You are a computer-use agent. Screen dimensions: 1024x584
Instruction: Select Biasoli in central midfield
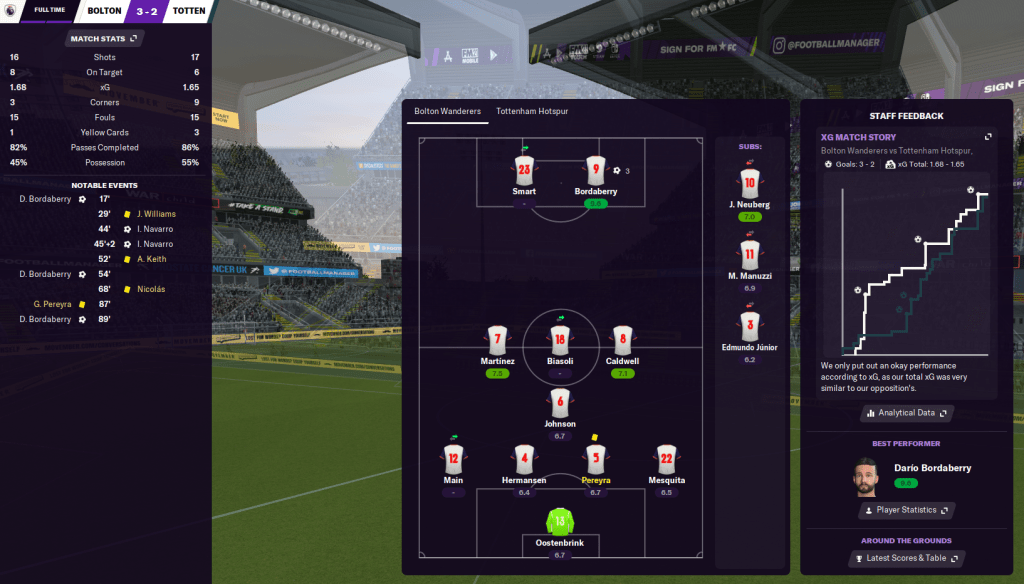560,341
